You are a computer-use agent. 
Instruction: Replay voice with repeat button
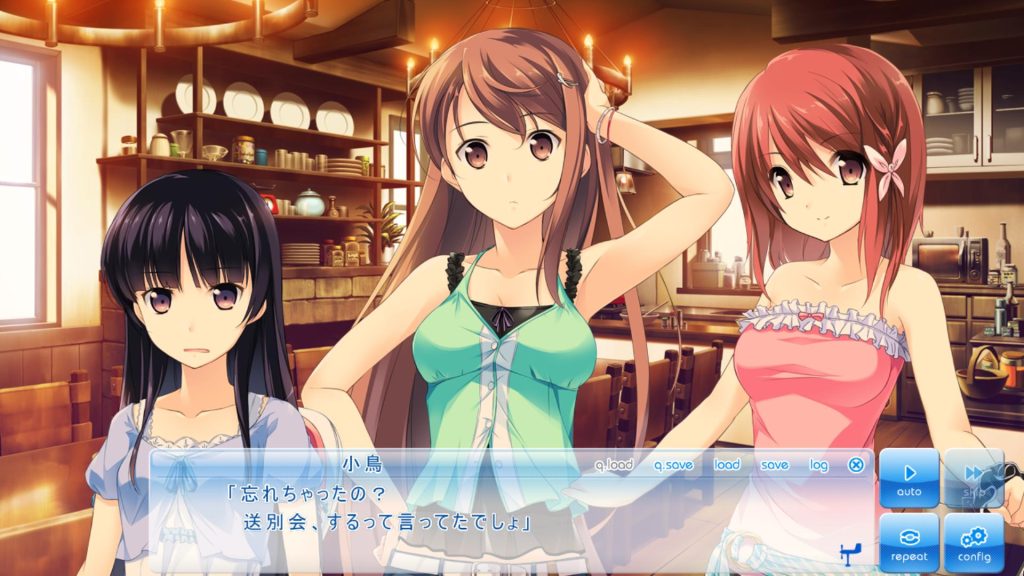909,542
